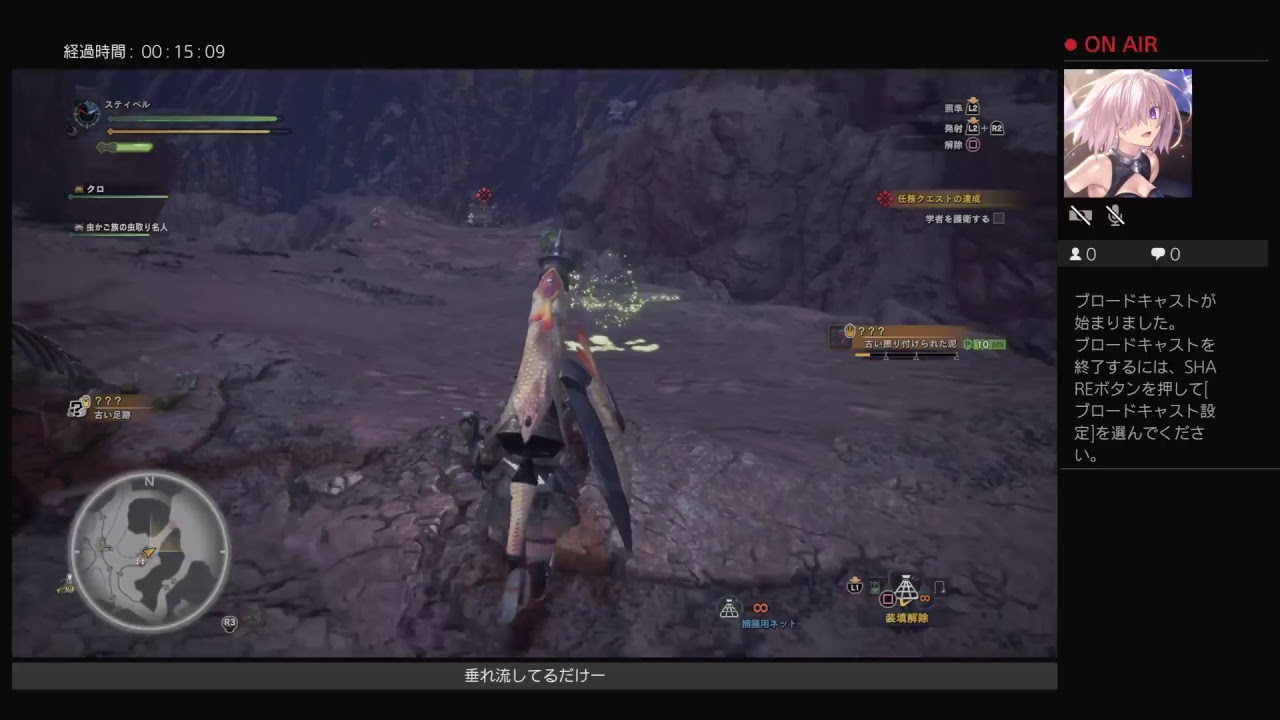Click the slinger 装填解除 ammo icon
Viewport: 1280px width, 720px height.
point(906,593)
